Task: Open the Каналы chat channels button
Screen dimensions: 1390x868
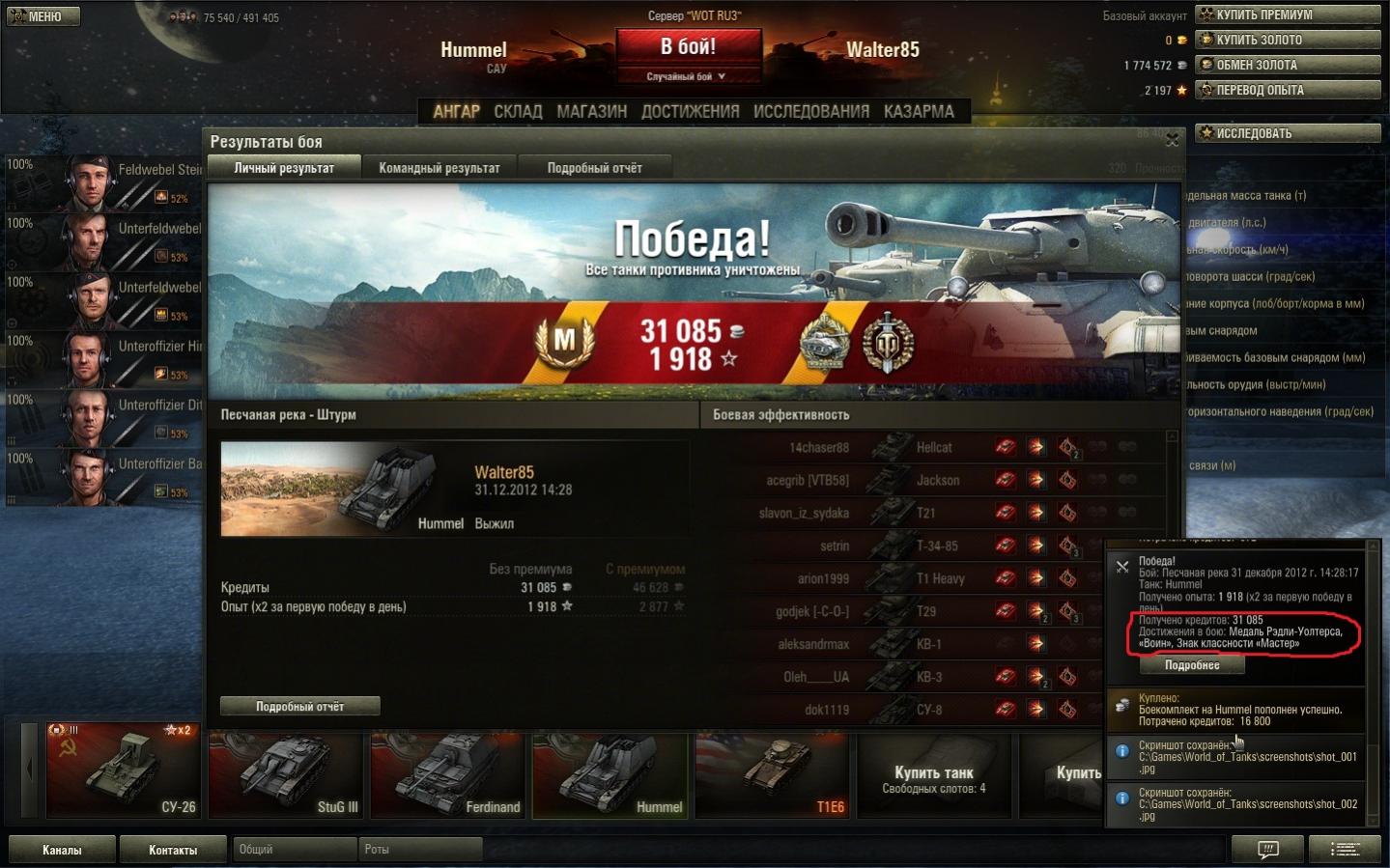Action: (x=62, y=850)
